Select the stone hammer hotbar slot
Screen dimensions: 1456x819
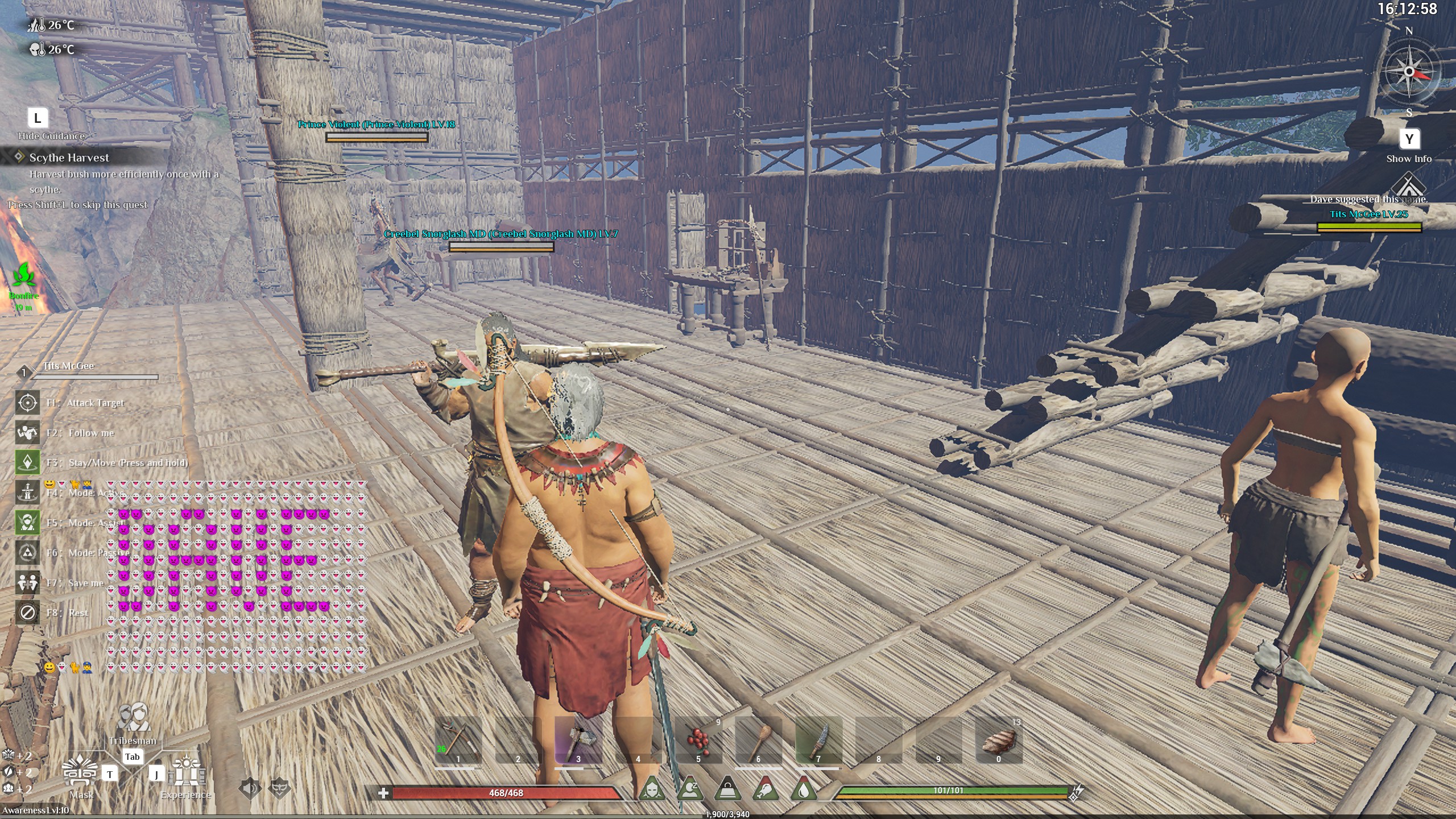[578, 740]
